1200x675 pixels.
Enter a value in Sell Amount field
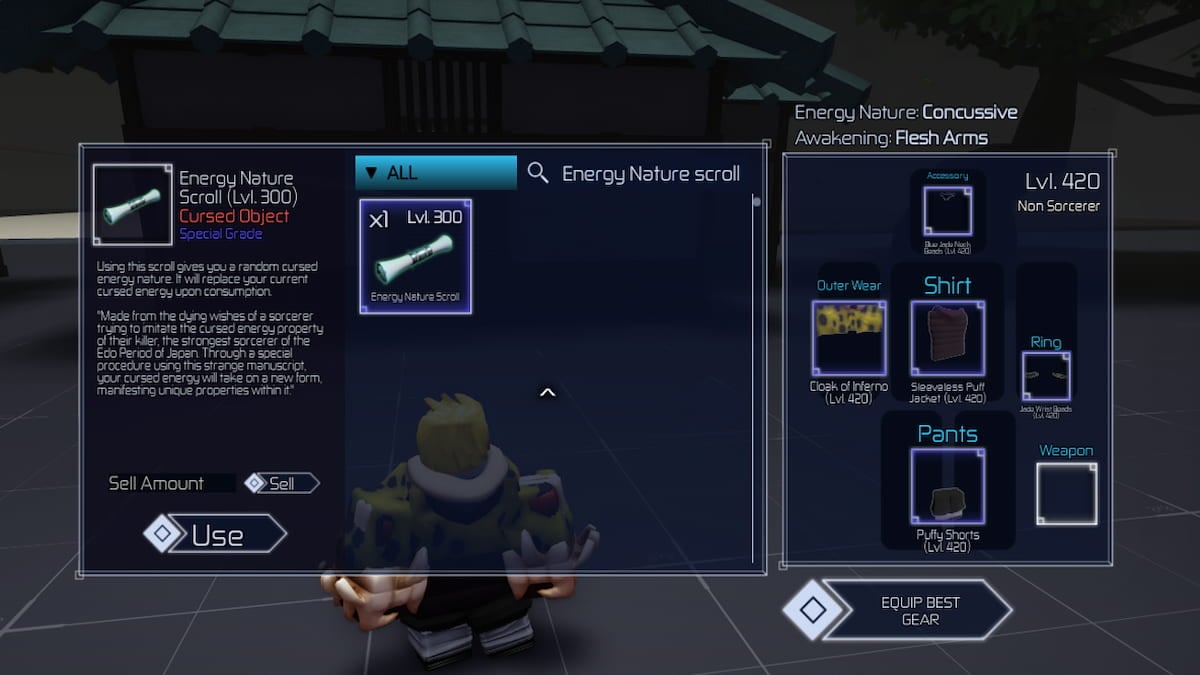[x=171, y=483]
